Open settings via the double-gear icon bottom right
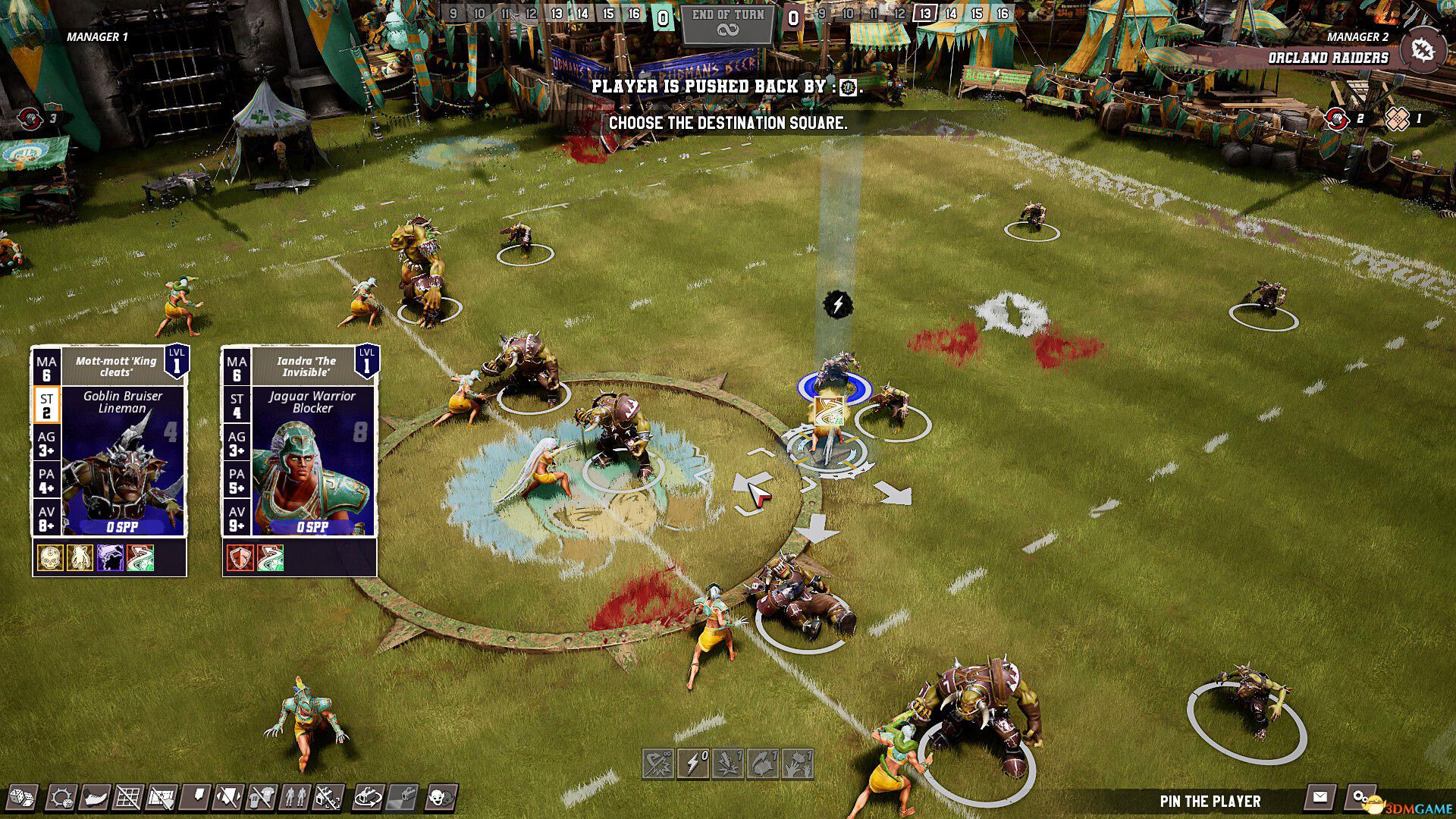 (1359, 796)
